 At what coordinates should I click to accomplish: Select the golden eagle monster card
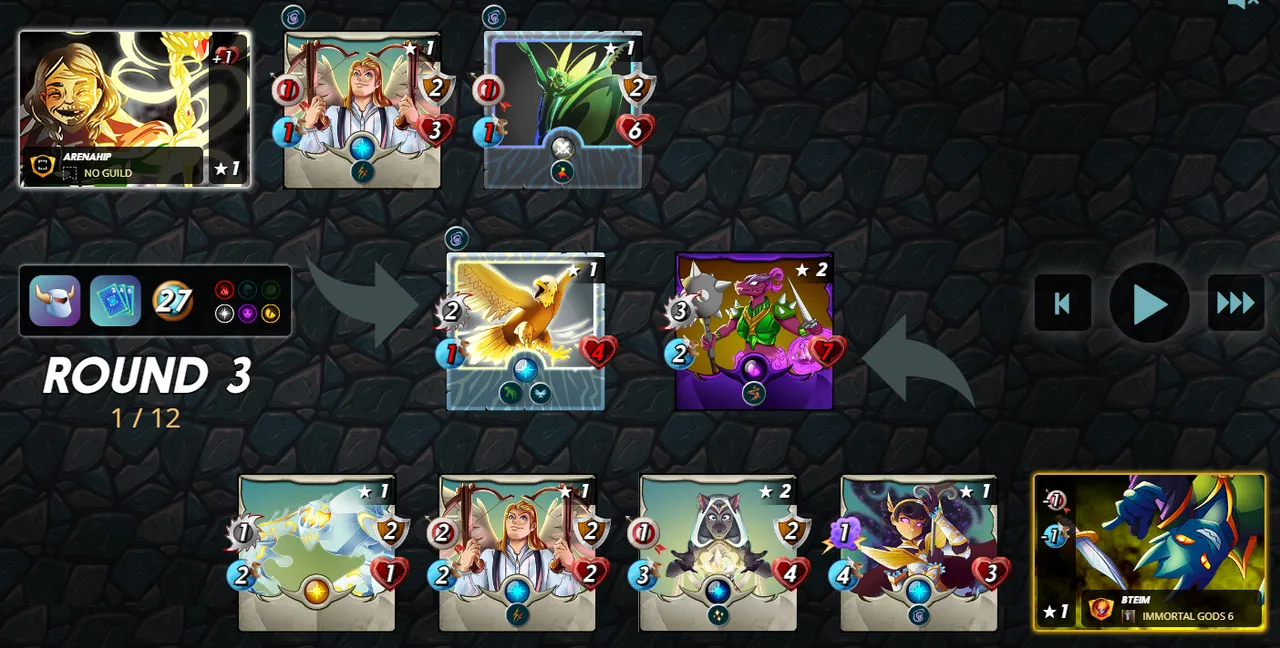pyautogui.click(x=525, y=330)
